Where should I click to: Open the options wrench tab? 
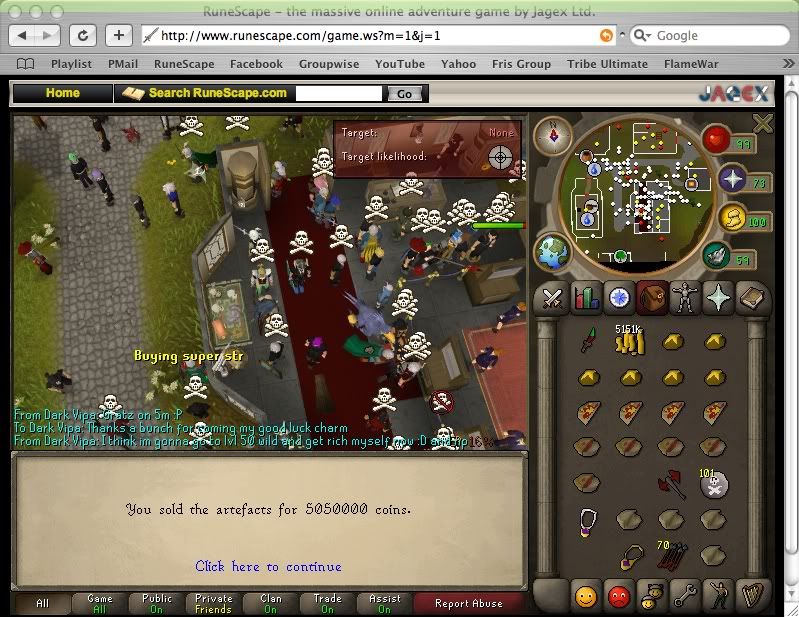685,595
